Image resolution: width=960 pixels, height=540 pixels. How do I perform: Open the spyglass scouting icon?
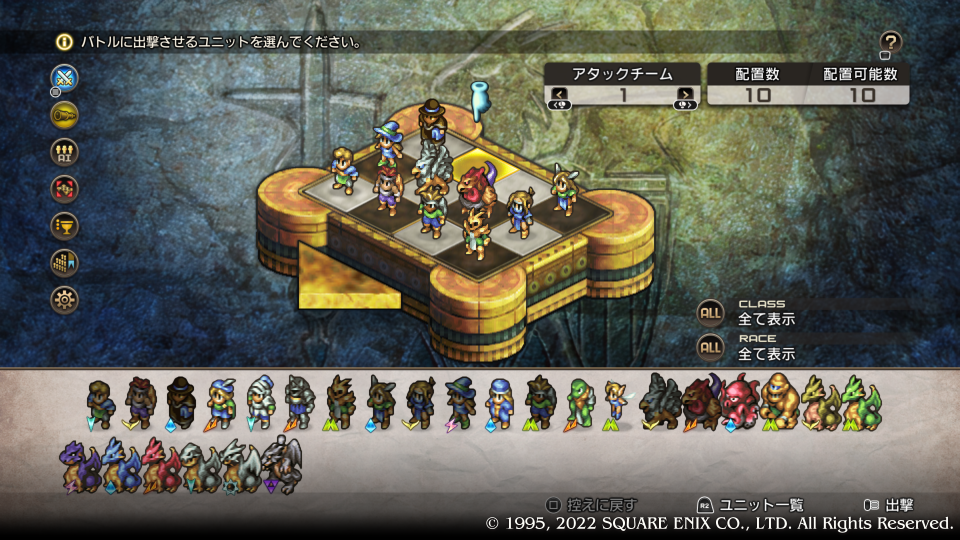pyautogui.click(x=65, y=114)
